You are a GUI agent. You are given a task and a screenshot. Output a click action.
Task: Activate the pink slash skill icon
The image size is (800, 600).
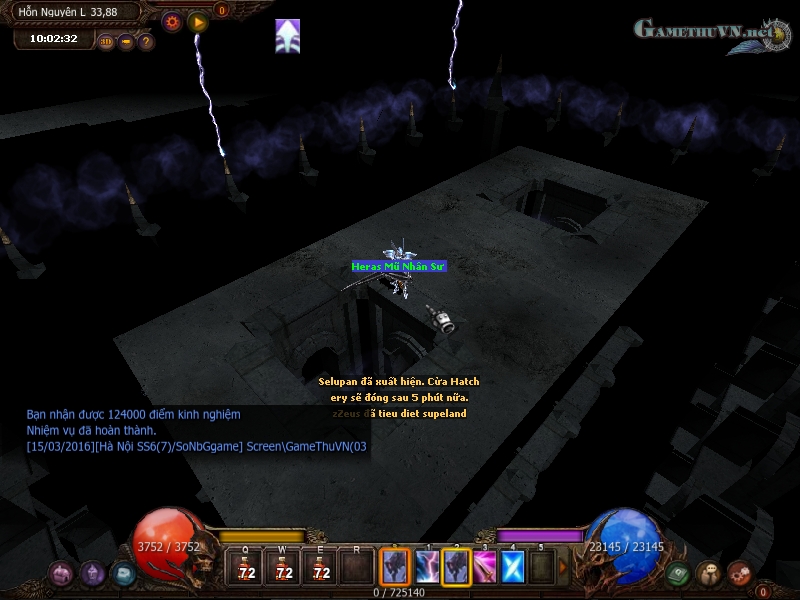point(484,567)
